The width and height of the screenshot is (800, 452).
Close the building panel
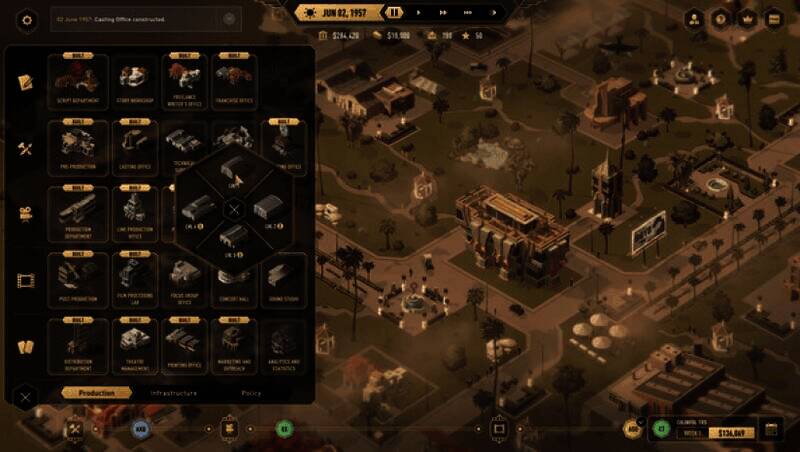click(x=26, y=396)
